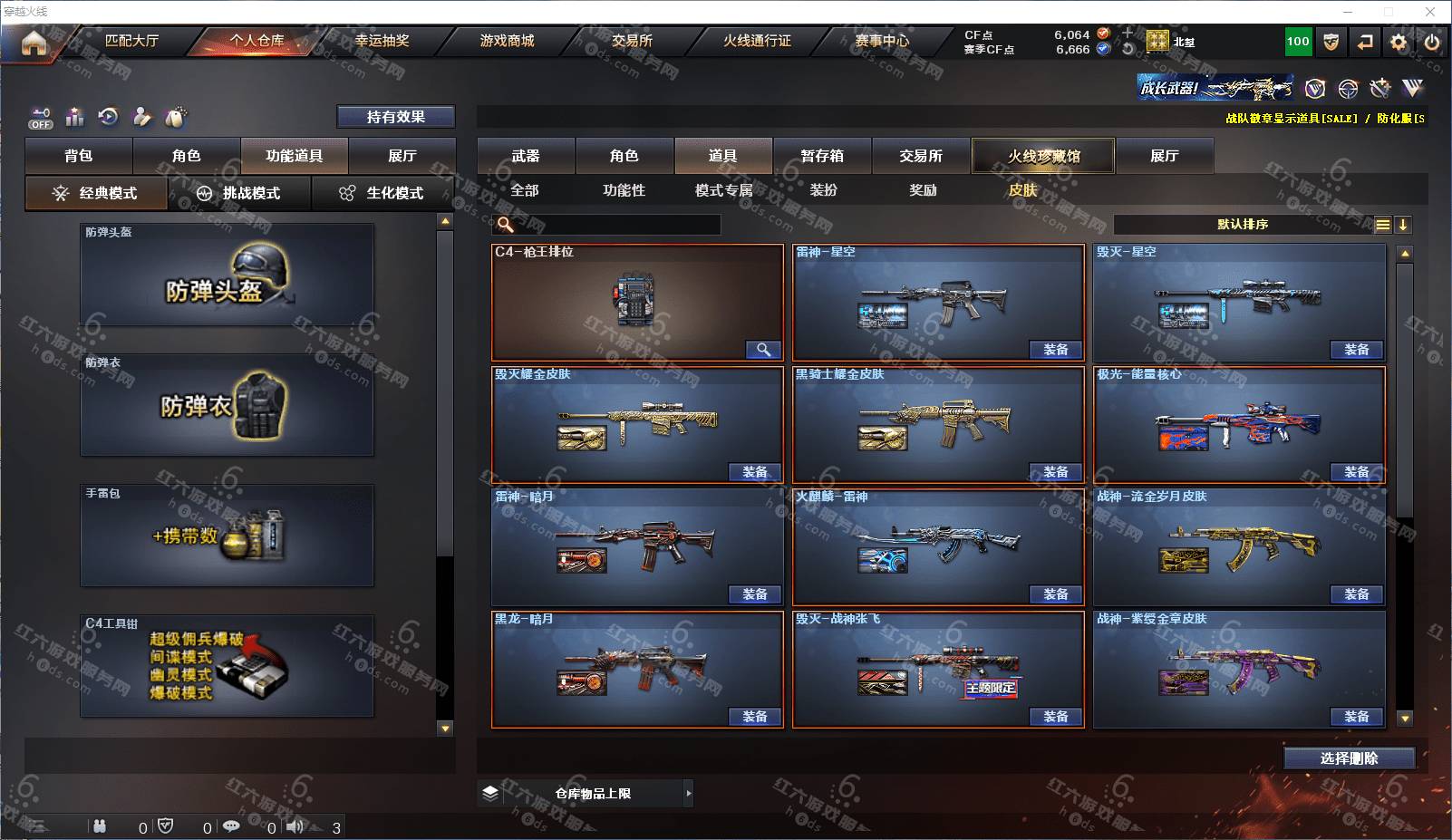Switch to the 武器 storage tab

[x=526, y=156]
